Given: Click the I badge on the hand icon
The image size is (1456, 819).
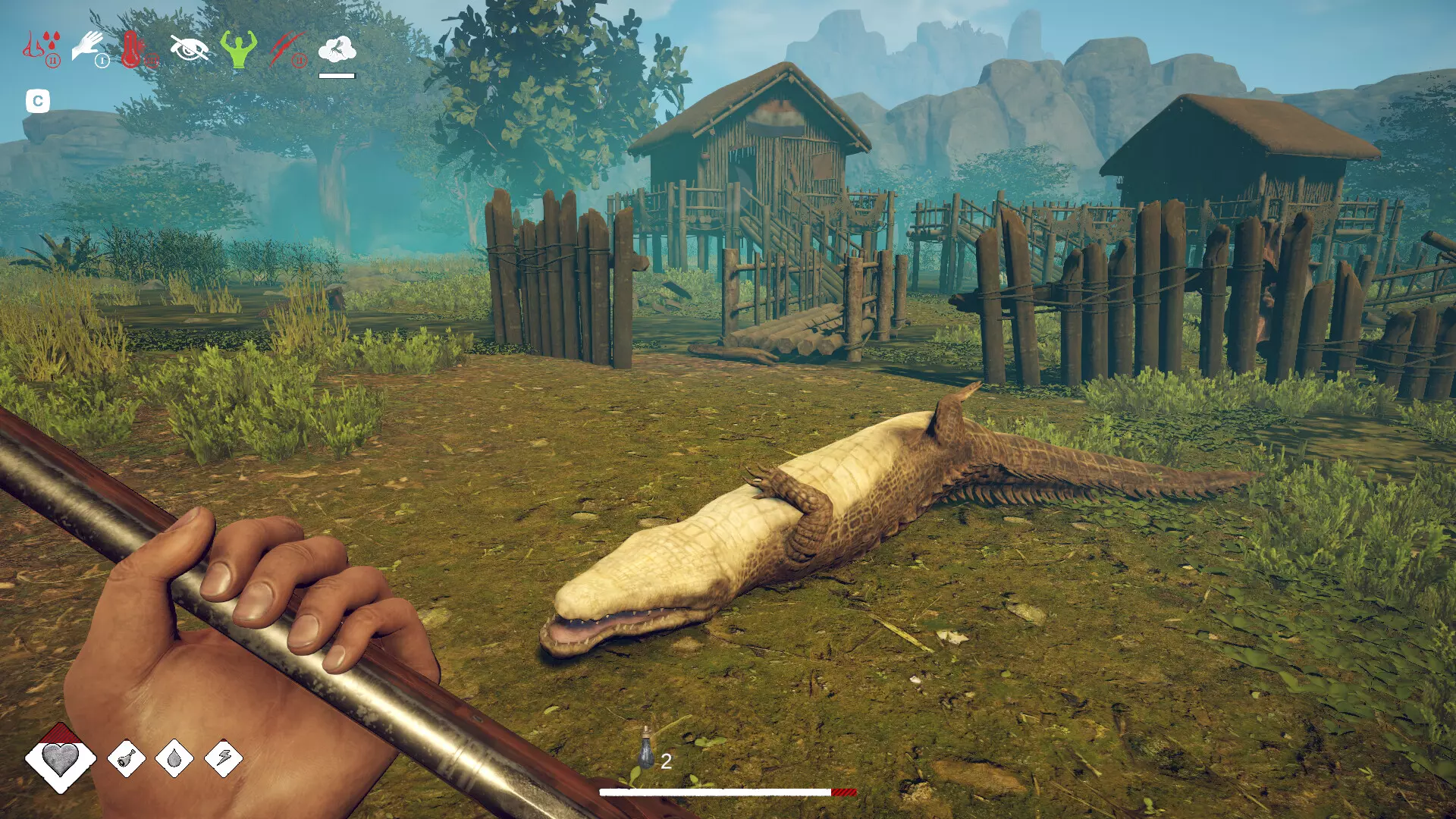Looking at the screenshot, I should click(102, 60).
